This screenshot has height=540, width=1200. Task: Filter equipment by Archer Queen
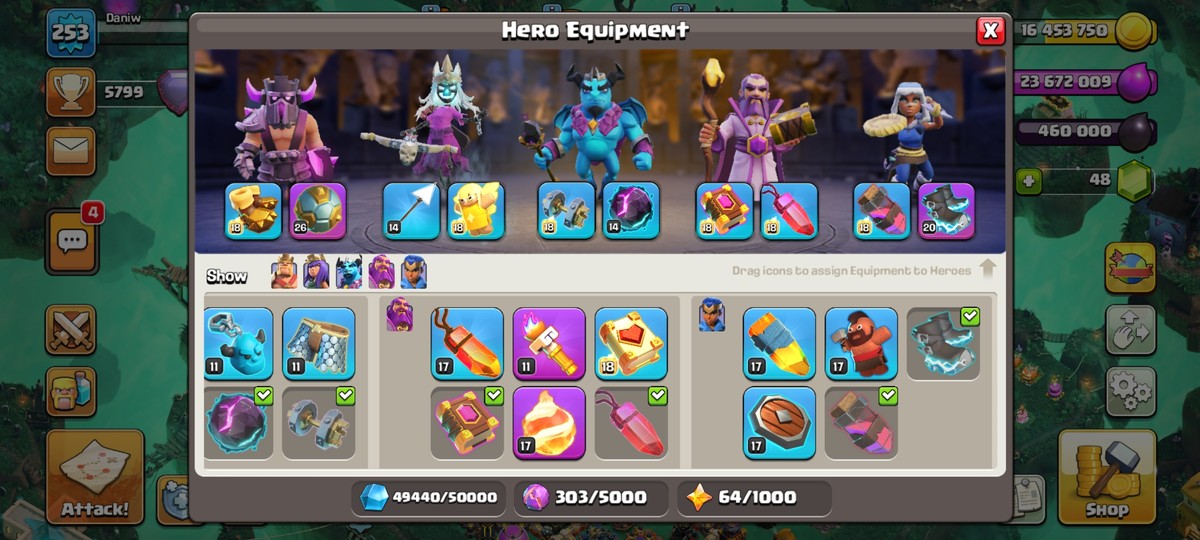[x=316, y=273]
